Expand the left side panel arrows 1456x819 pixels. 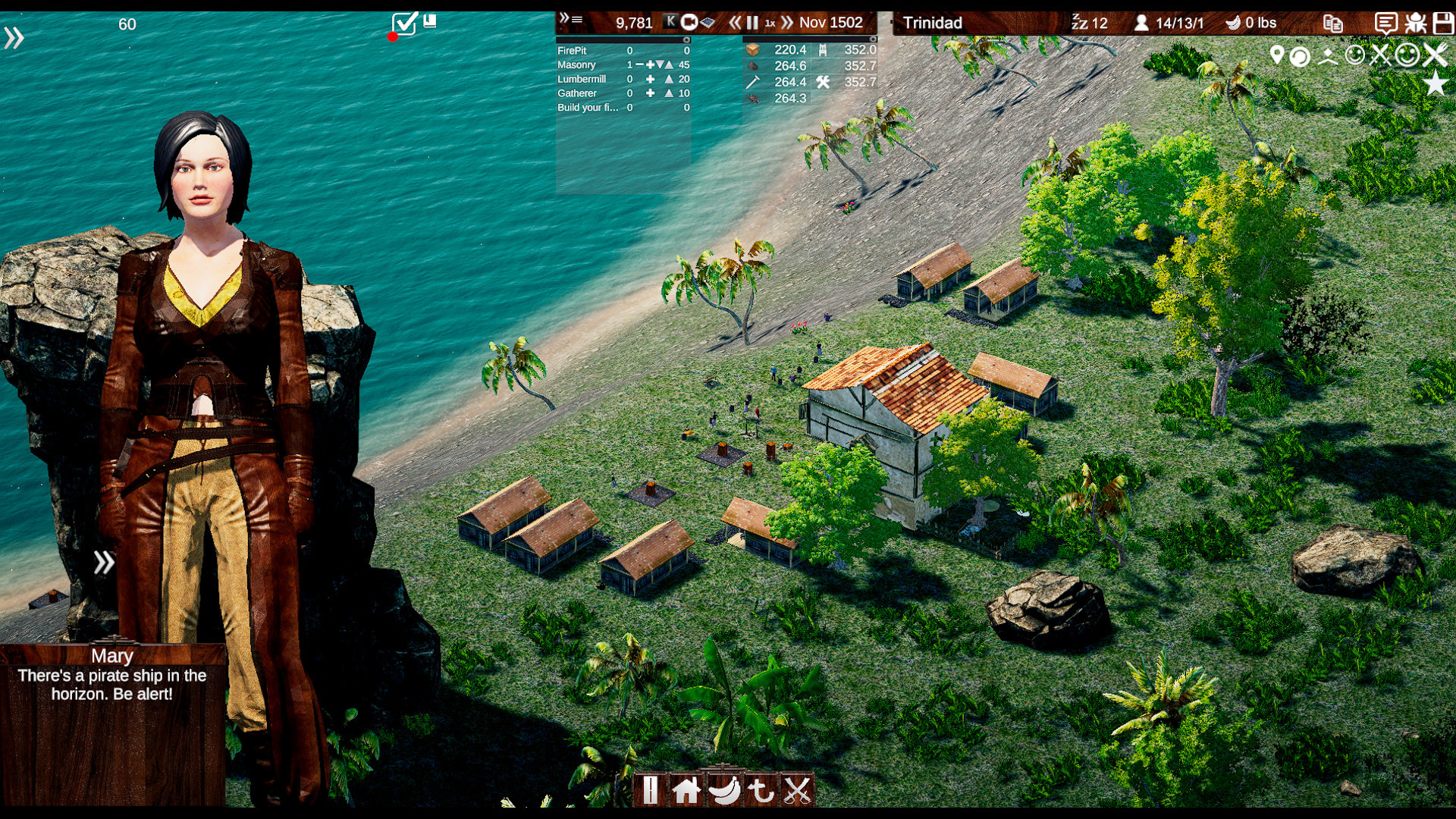pyautogui.click(x=14, y=37)
